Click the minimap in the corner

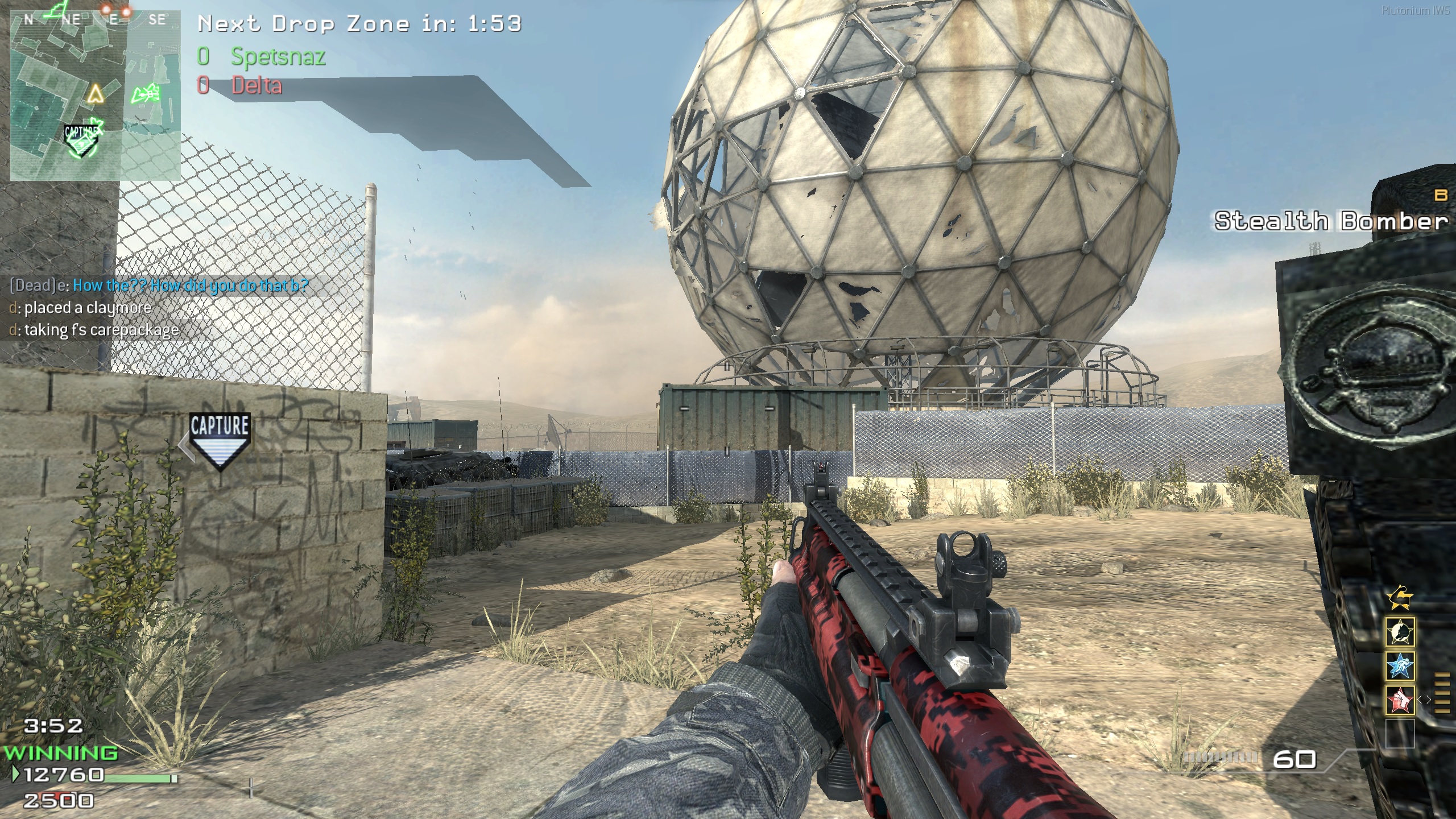(95, 96)
